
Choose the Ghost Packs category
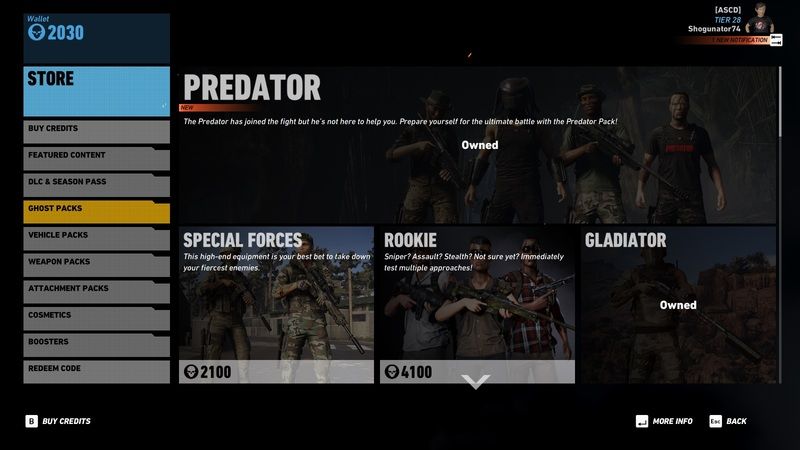pyautogui.click(x=96, y=209)
